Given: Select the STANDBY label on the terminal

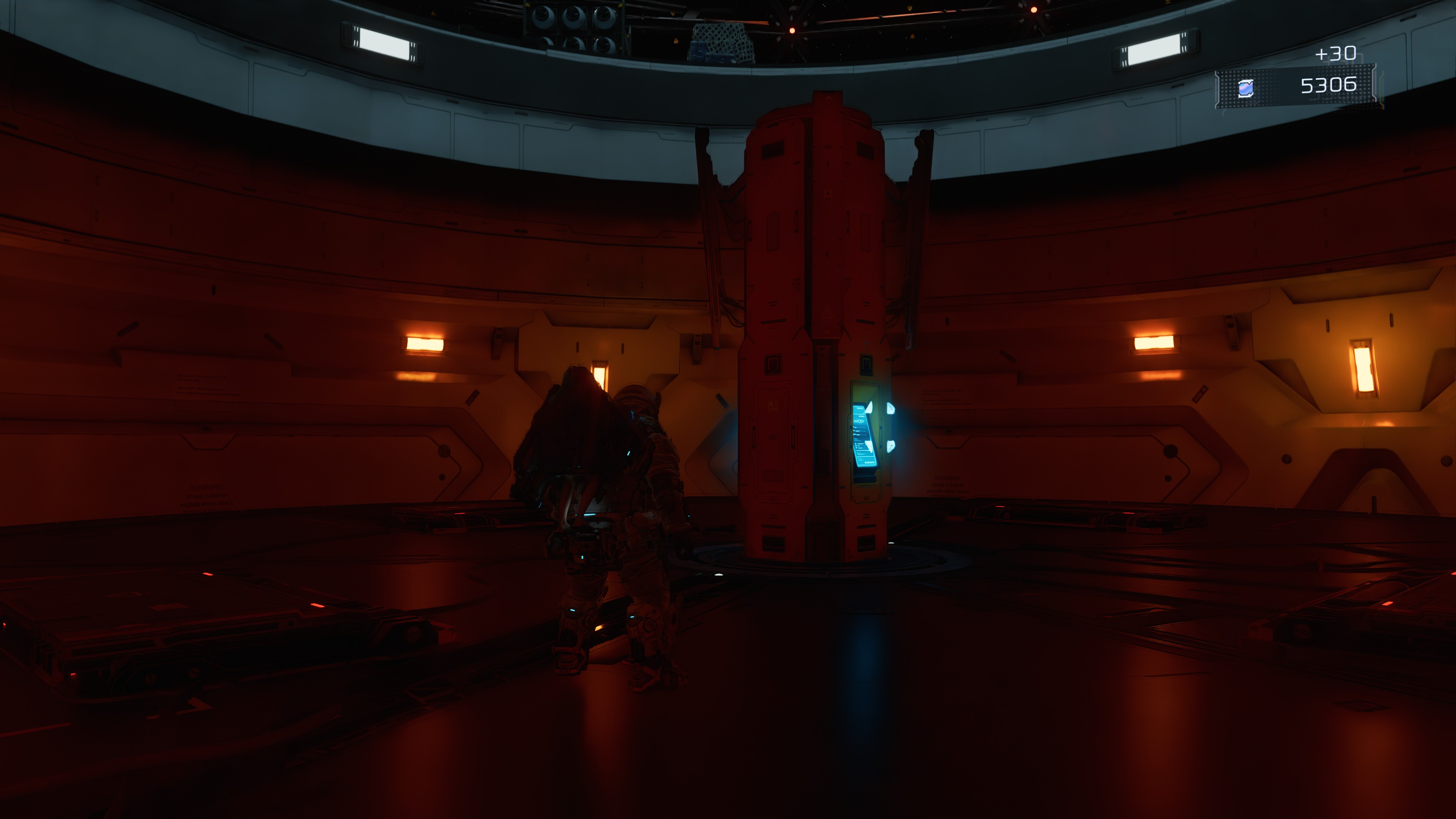Looking at the screenshot, I should [x=859, y=421].
